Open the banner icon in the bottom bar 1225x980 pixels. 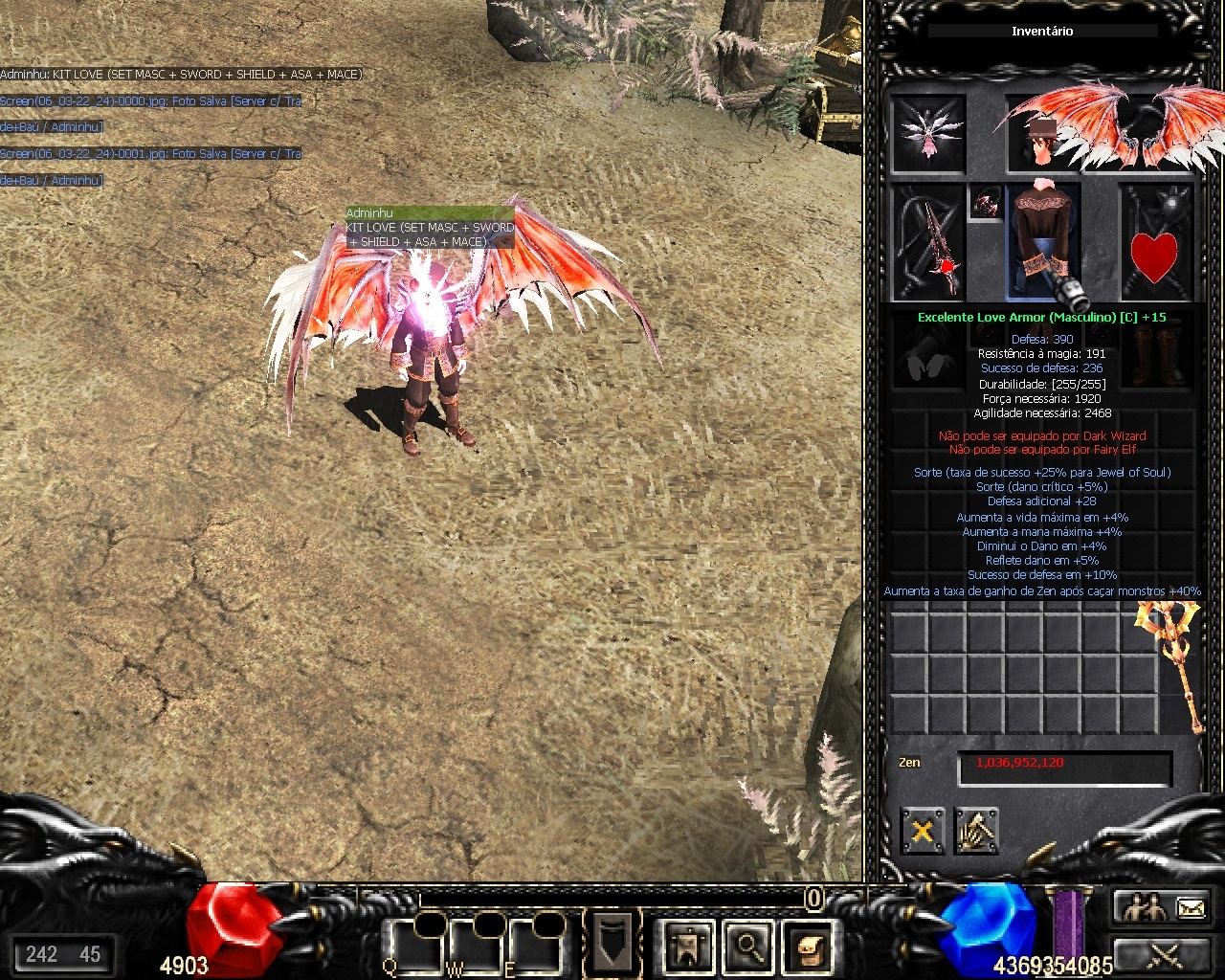[x=688, y=947]
